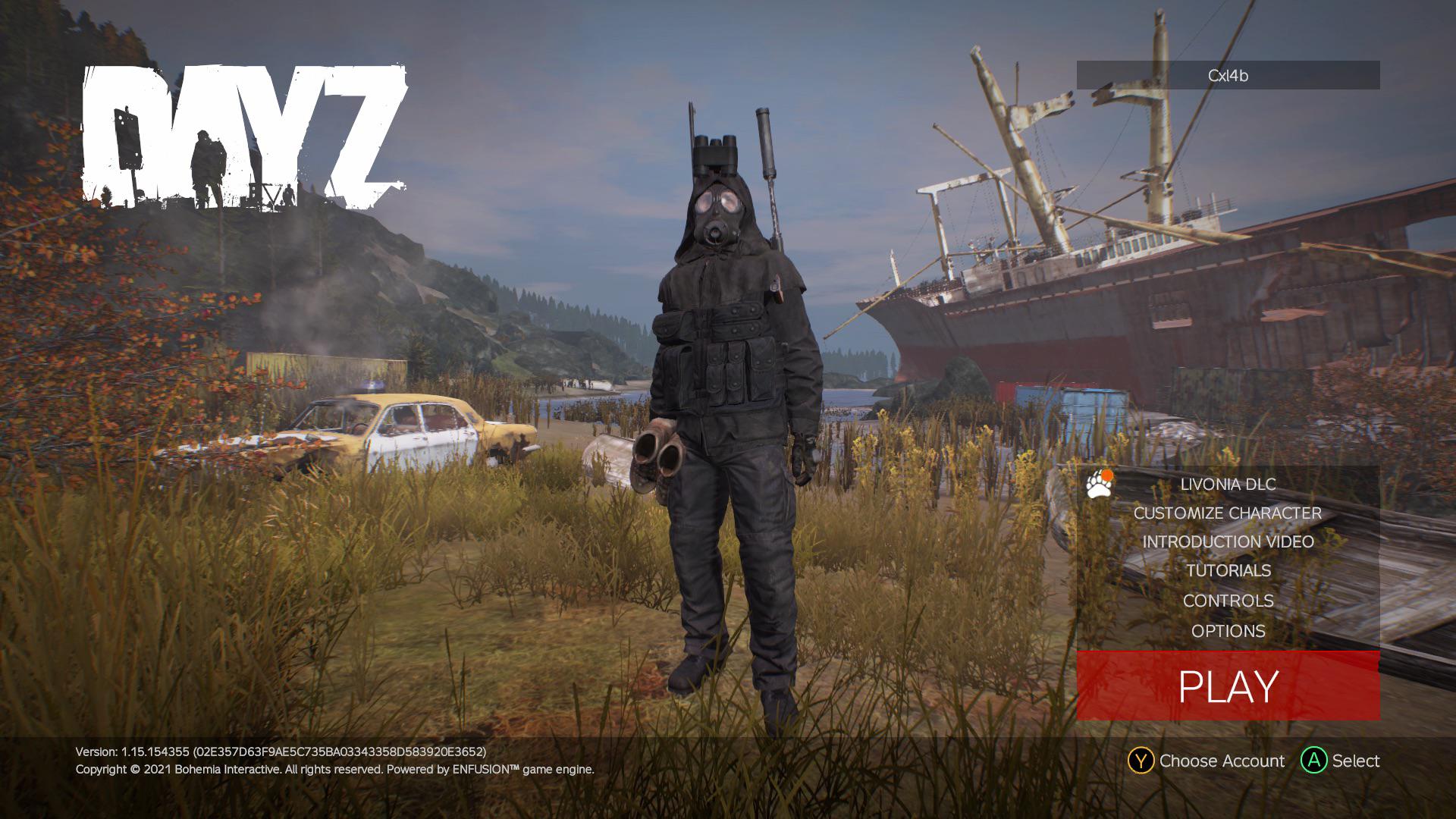This screenshot has height=819, width=1456.
Task: Click the Cxl4b account name bar
Action: [x=1228, y=75]
